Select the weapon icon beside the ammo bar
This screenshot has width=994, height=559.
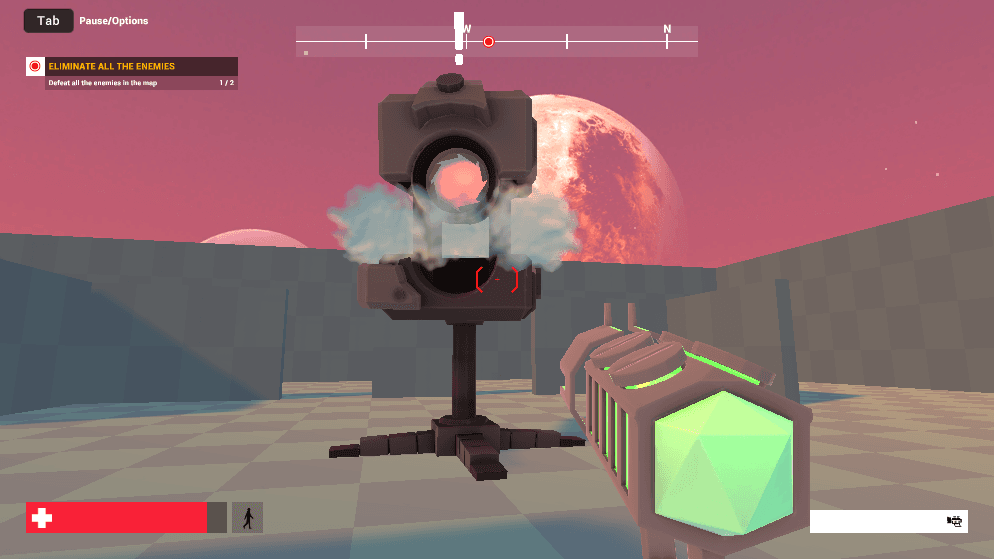coord(954,521)
